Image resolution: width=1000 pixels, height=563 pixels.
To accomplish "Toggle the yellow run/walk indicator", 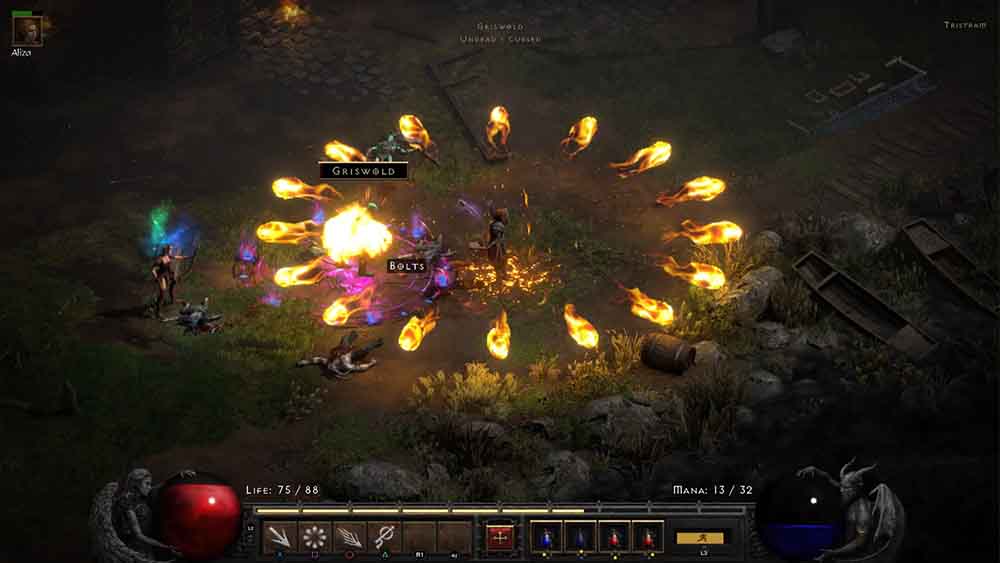I will click(699, 537).
